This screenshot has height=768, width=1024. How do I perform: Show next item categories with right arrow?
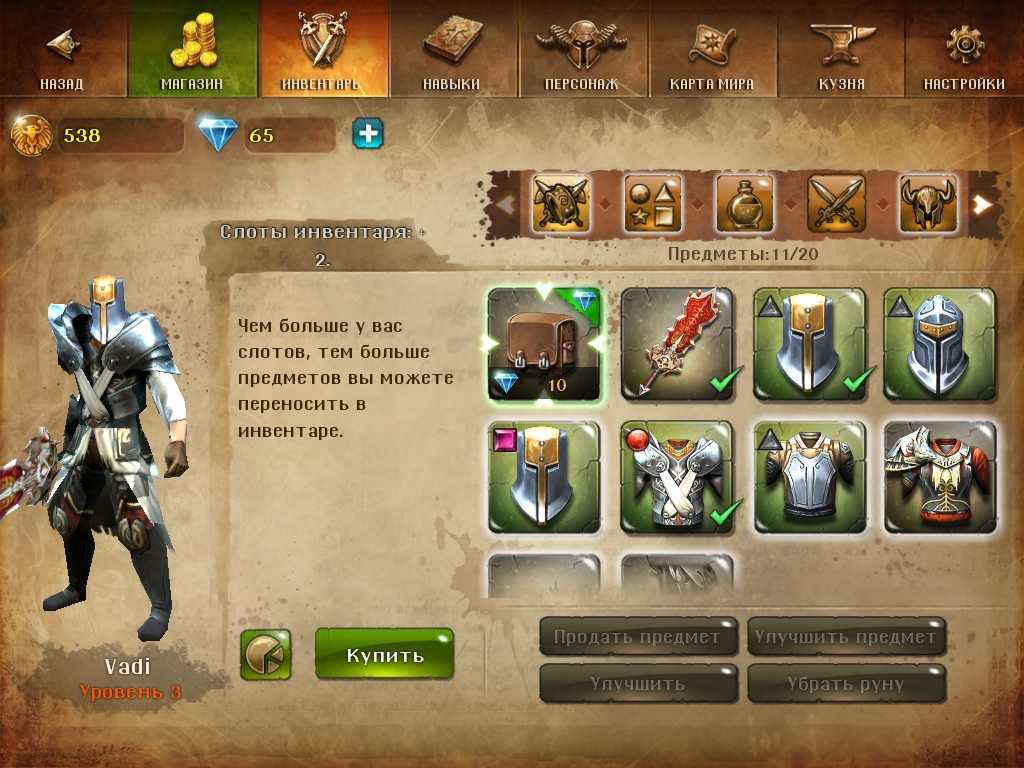pos(984,204)
